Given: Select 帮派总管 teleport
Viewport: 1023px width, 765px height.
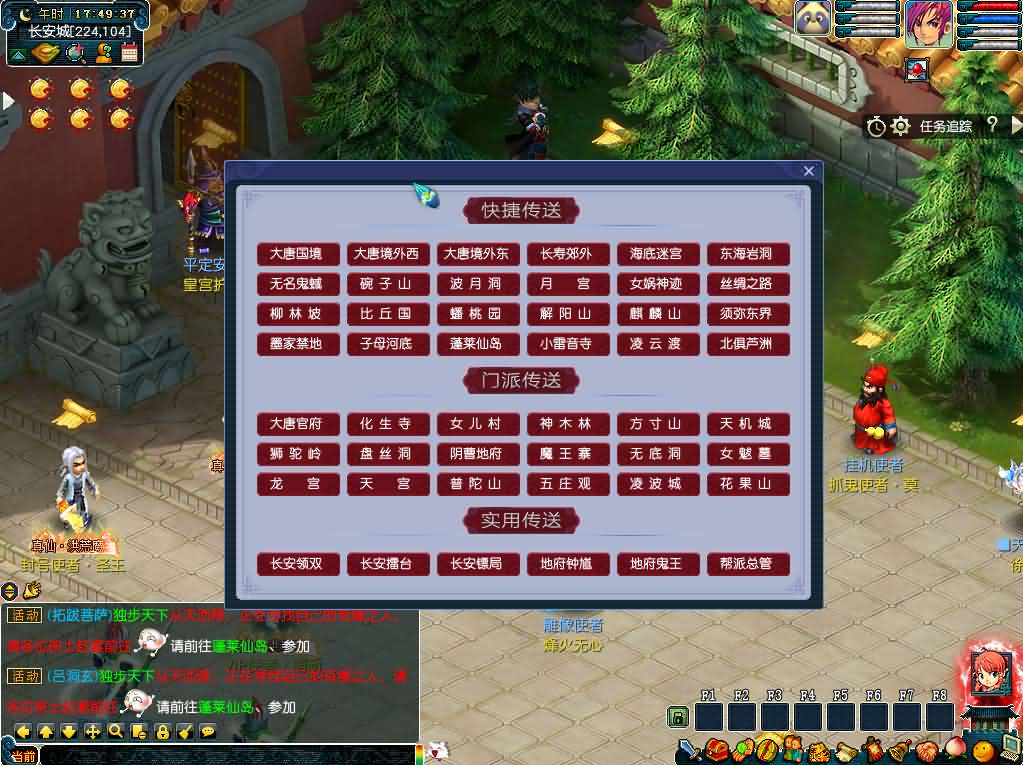Looking at the screenshot, I should pos(747,564).
